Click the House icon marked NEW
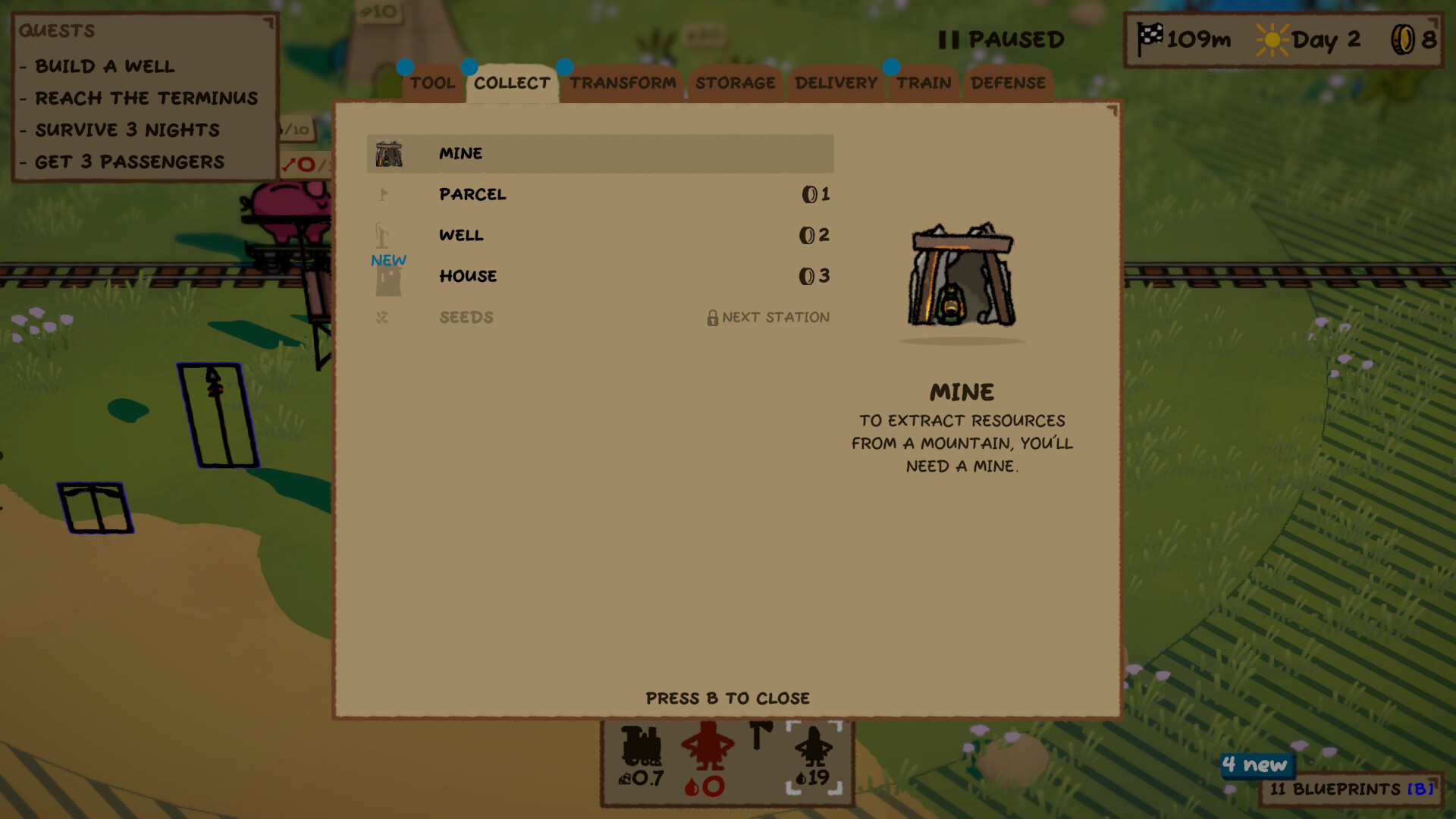This screenshot has height=819, width=1456. pos(387,278)
